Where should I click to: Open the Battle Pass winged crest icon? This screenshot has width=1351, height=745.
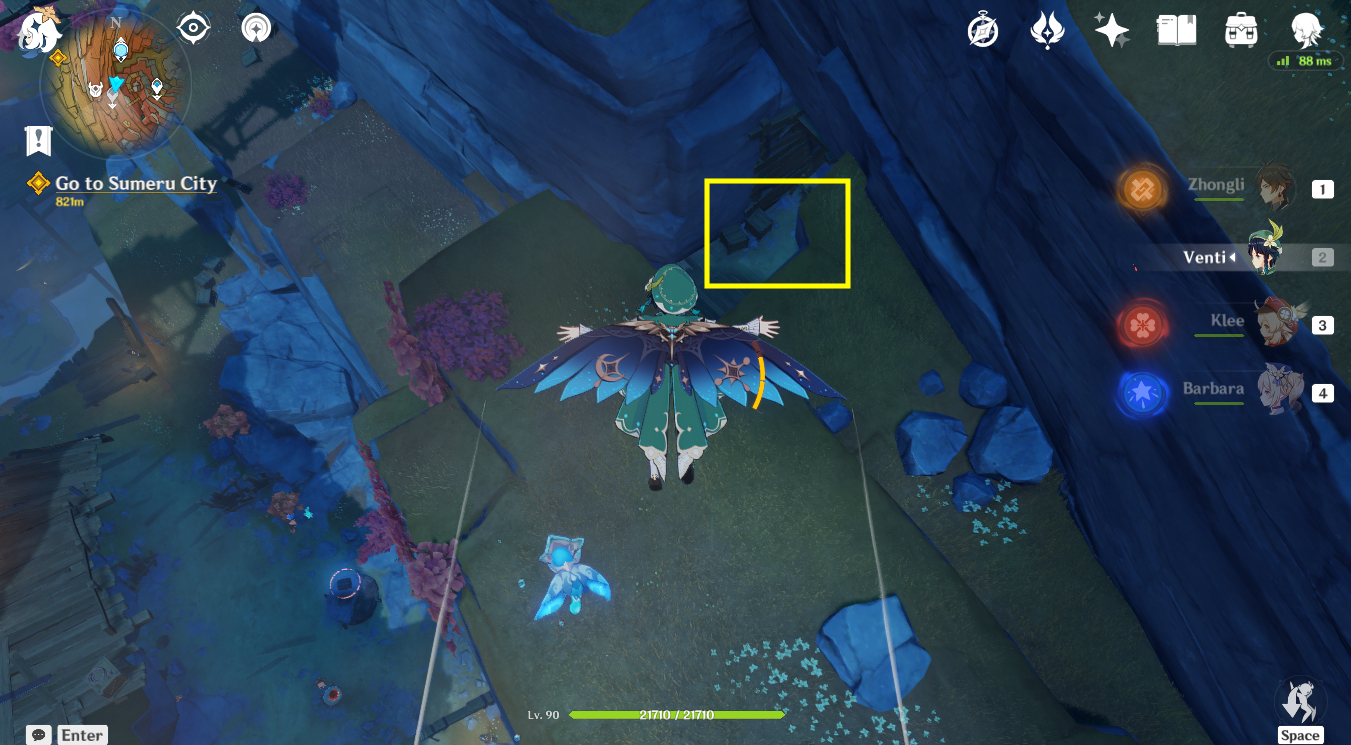point(1047,30)
